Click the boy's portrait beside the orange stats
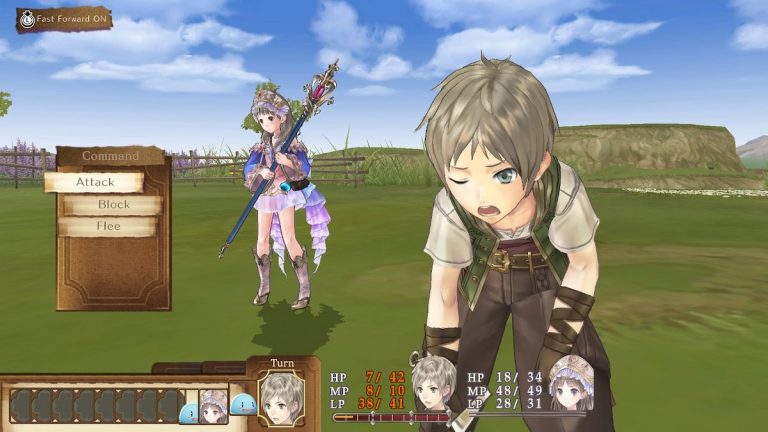 [434, 385]
